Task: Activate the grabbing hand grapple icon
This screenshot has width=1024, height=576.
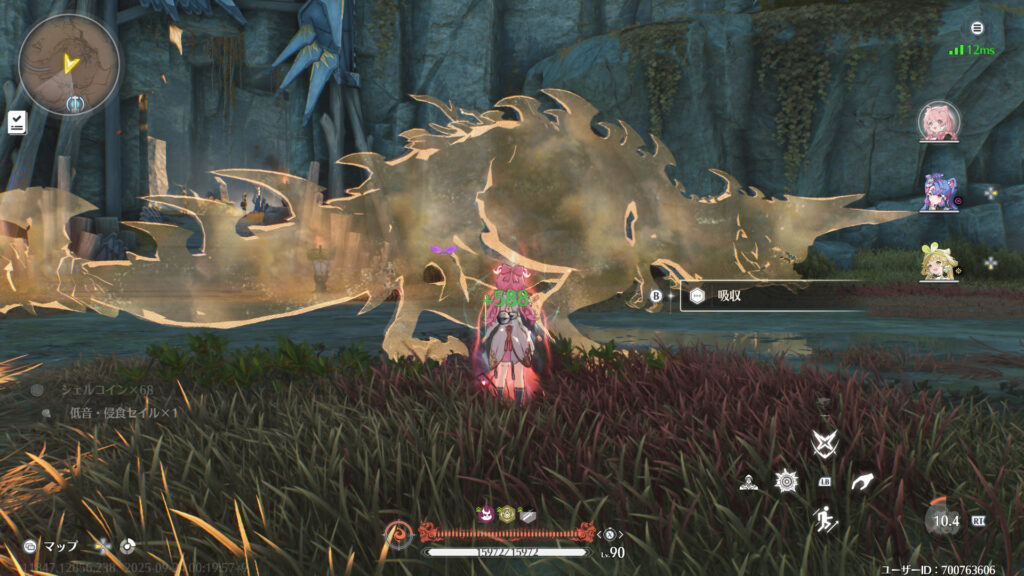Action: click(x=862, y=482)
